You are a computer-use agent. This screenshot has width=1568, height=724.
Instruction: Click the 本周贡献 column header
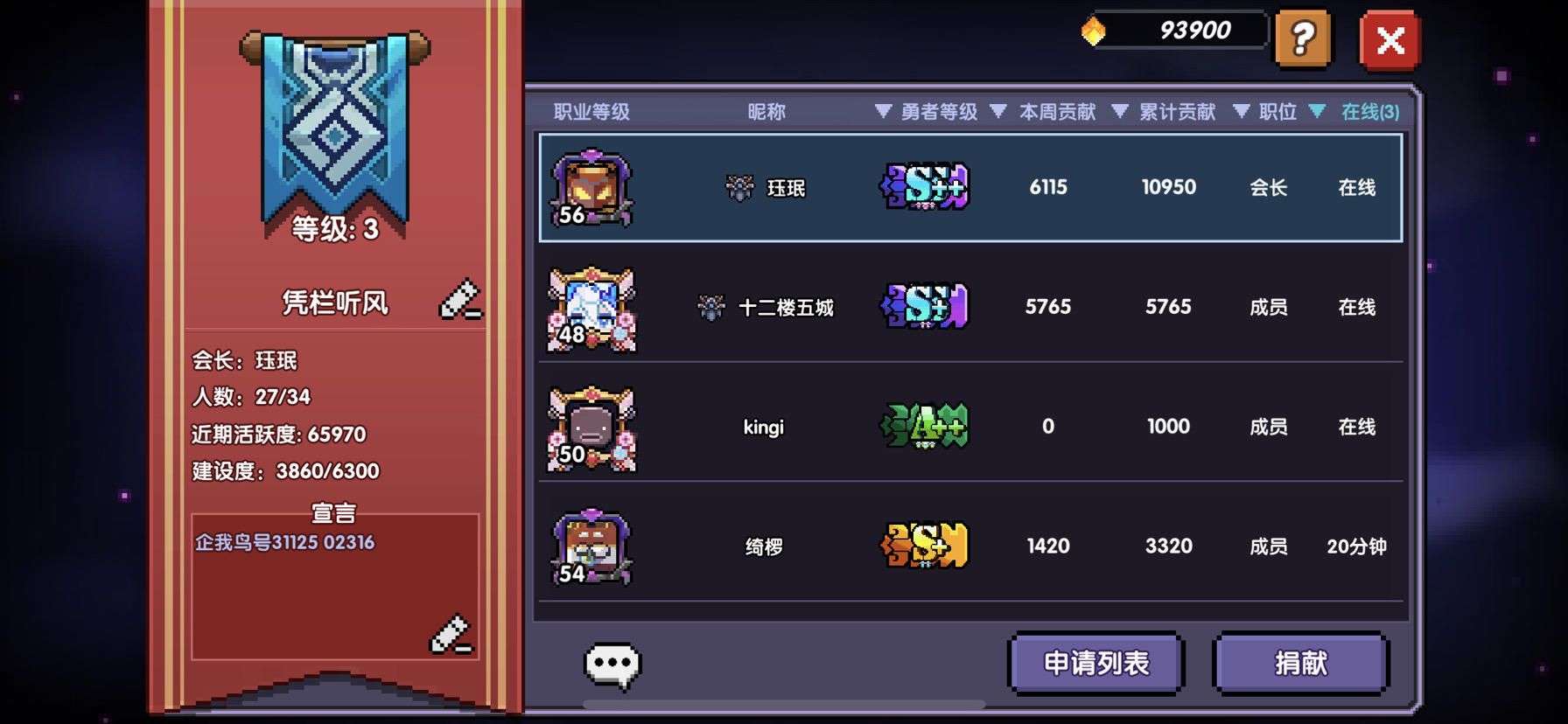pyautogui.click(x=1057, y=112)
